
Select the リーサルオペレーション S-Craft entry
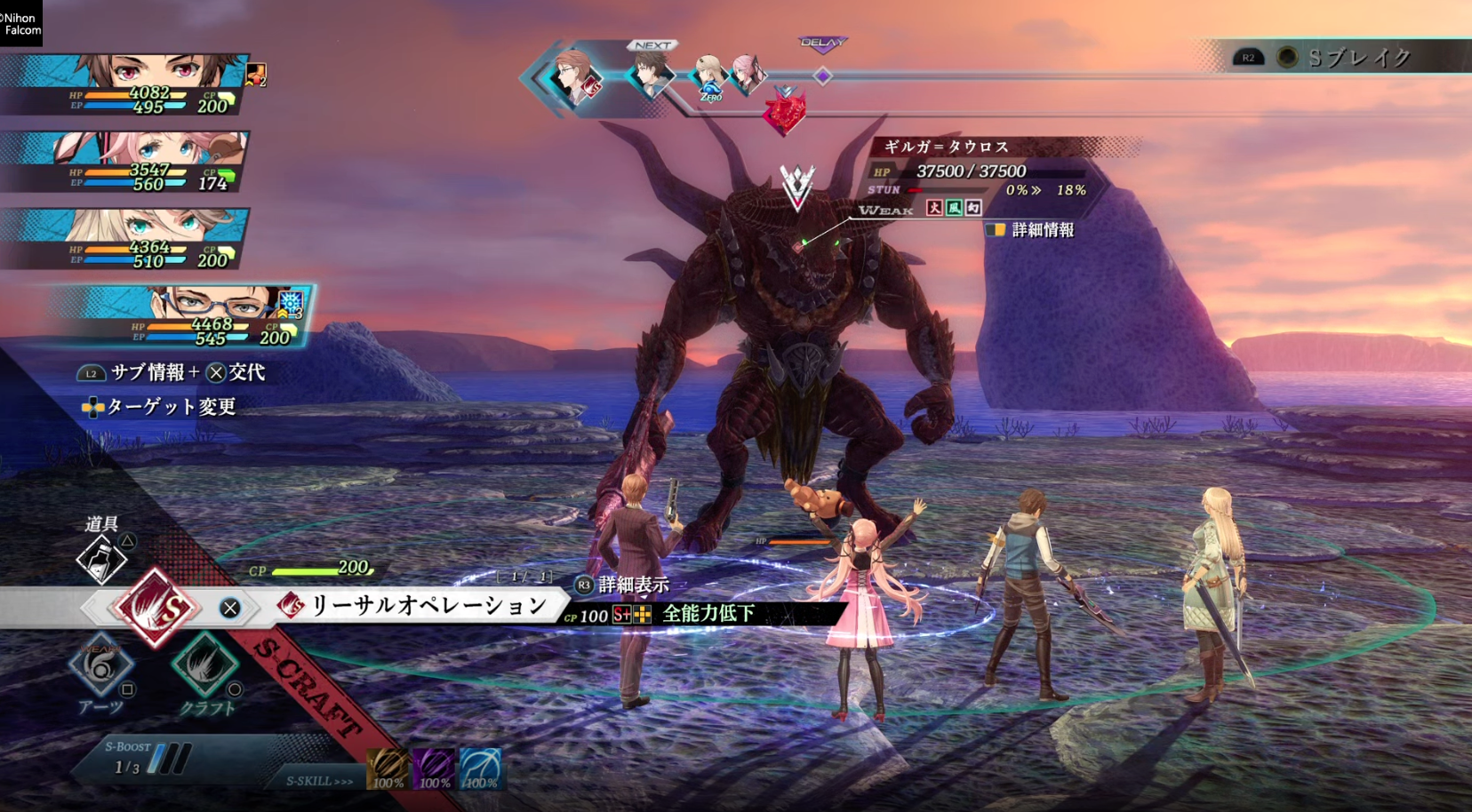point(428,606)
